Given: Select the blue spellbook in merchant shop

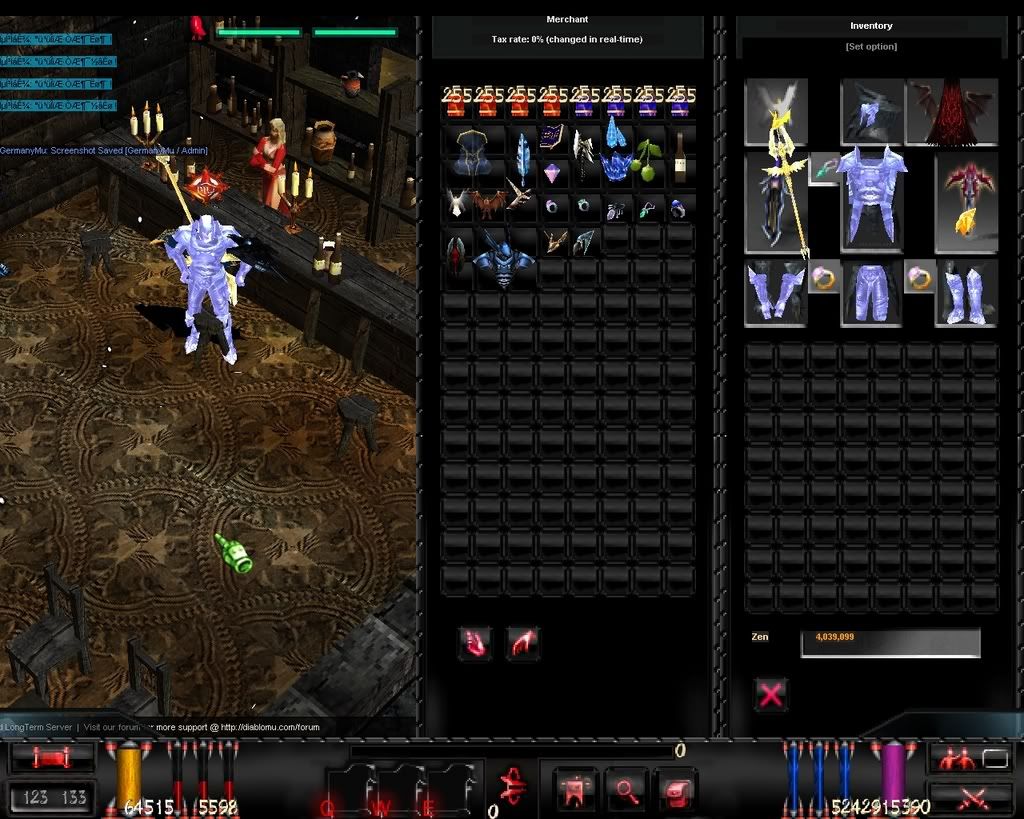Looking at the screenshot, I should click(552, 138).
